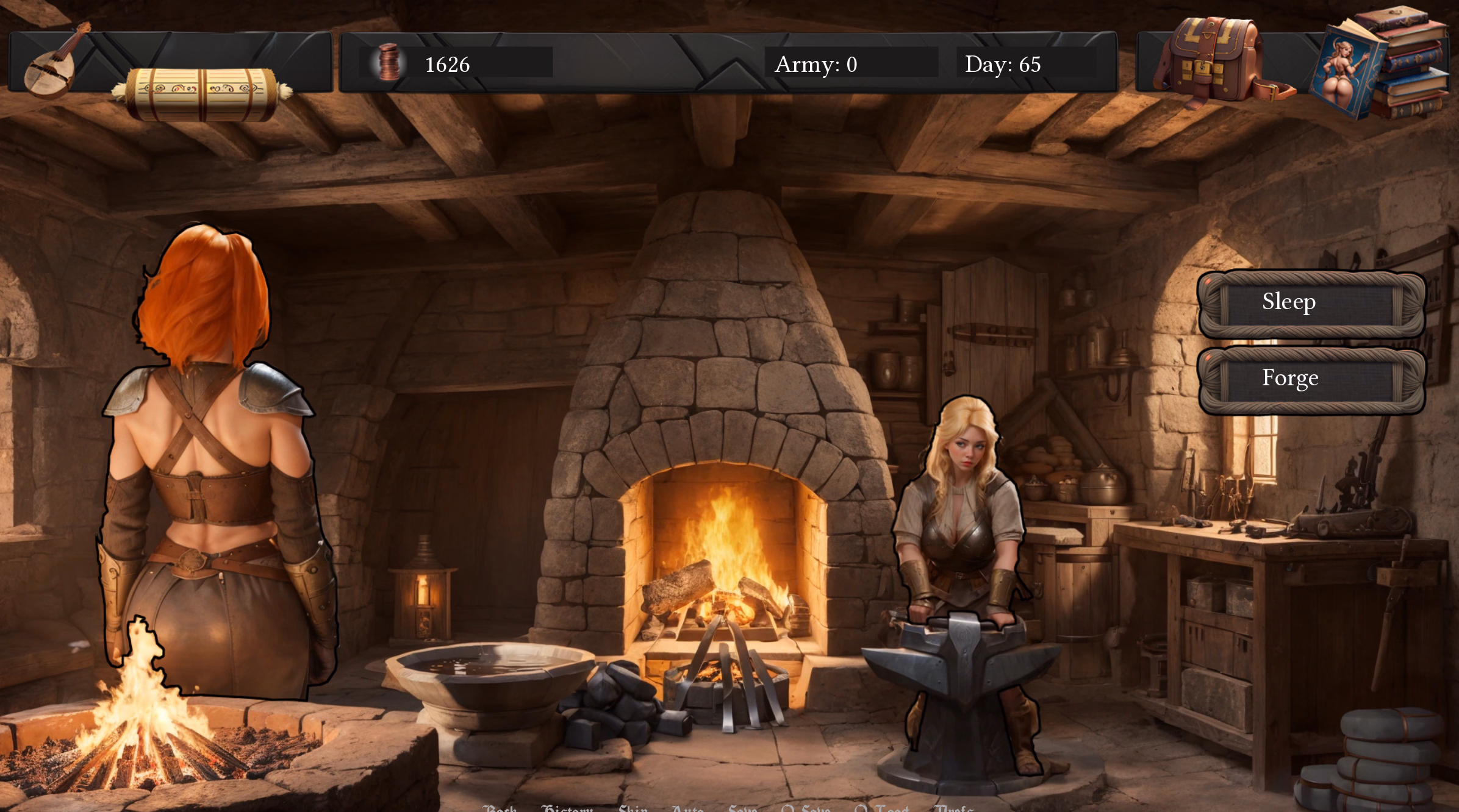Quick load with Q.Load
The image size is (1459, 812).
[880, 809]
